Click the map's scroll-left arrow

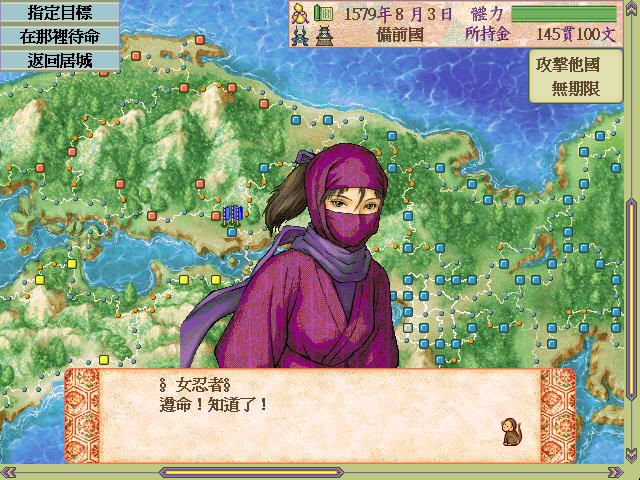point(7,472)
